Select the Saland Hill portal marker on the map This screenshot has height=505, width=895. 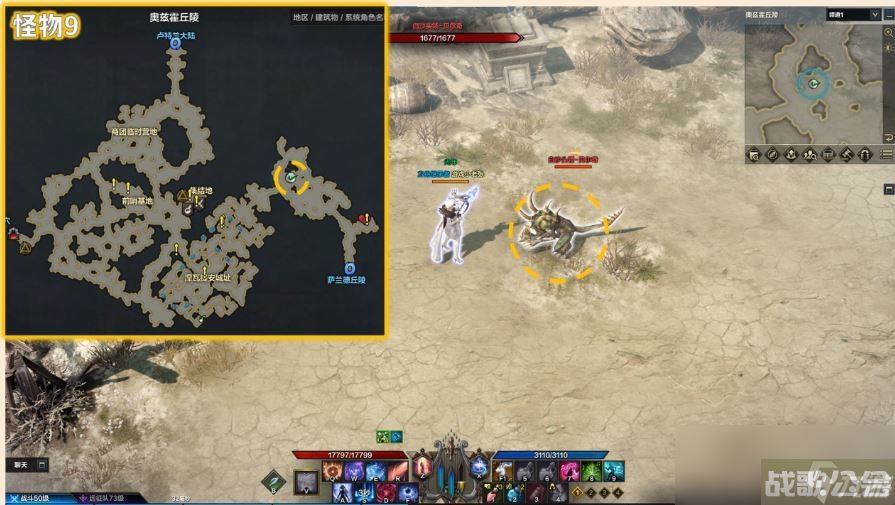(x=349, y=268)
